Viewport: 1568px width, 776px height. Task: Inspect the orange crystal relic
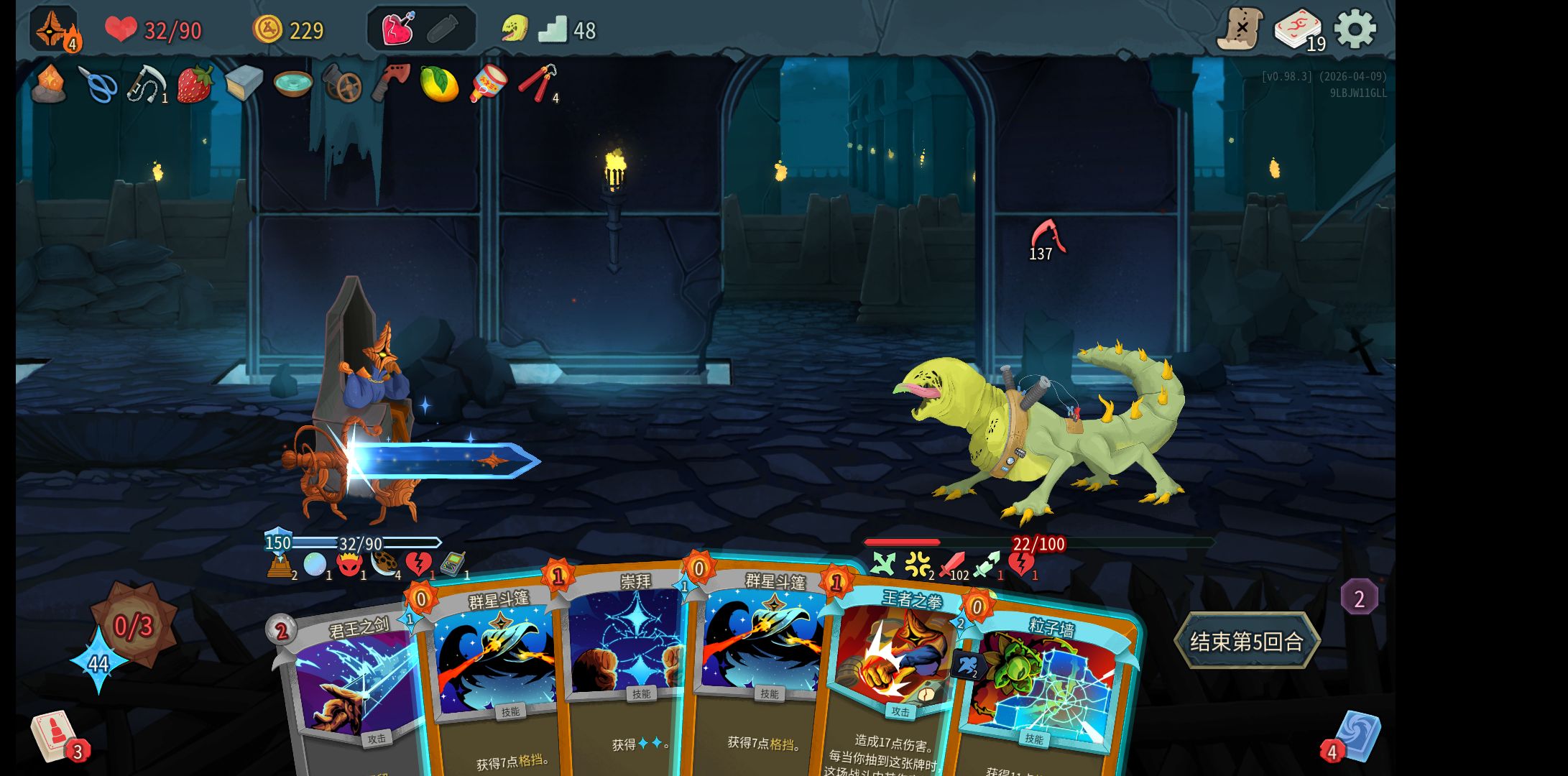click(49, 84)
